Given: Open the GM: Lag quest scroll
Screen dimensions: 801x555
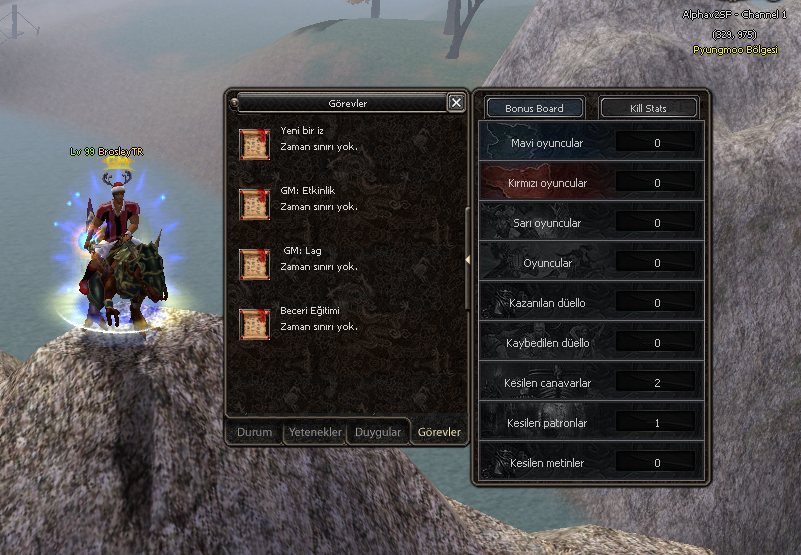Looking at the screenshot, I should coord(255,264).
